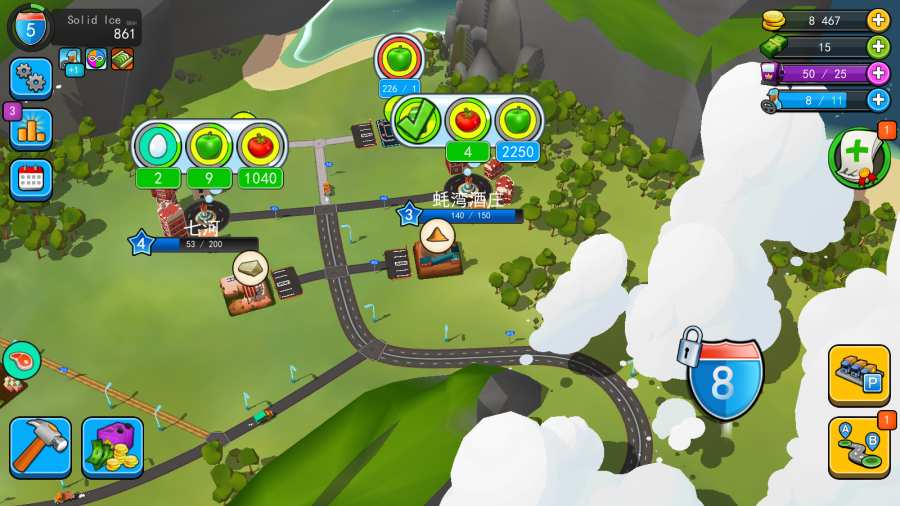
Task: Click the player level 5 badge
Action: [x=30, y=27]
